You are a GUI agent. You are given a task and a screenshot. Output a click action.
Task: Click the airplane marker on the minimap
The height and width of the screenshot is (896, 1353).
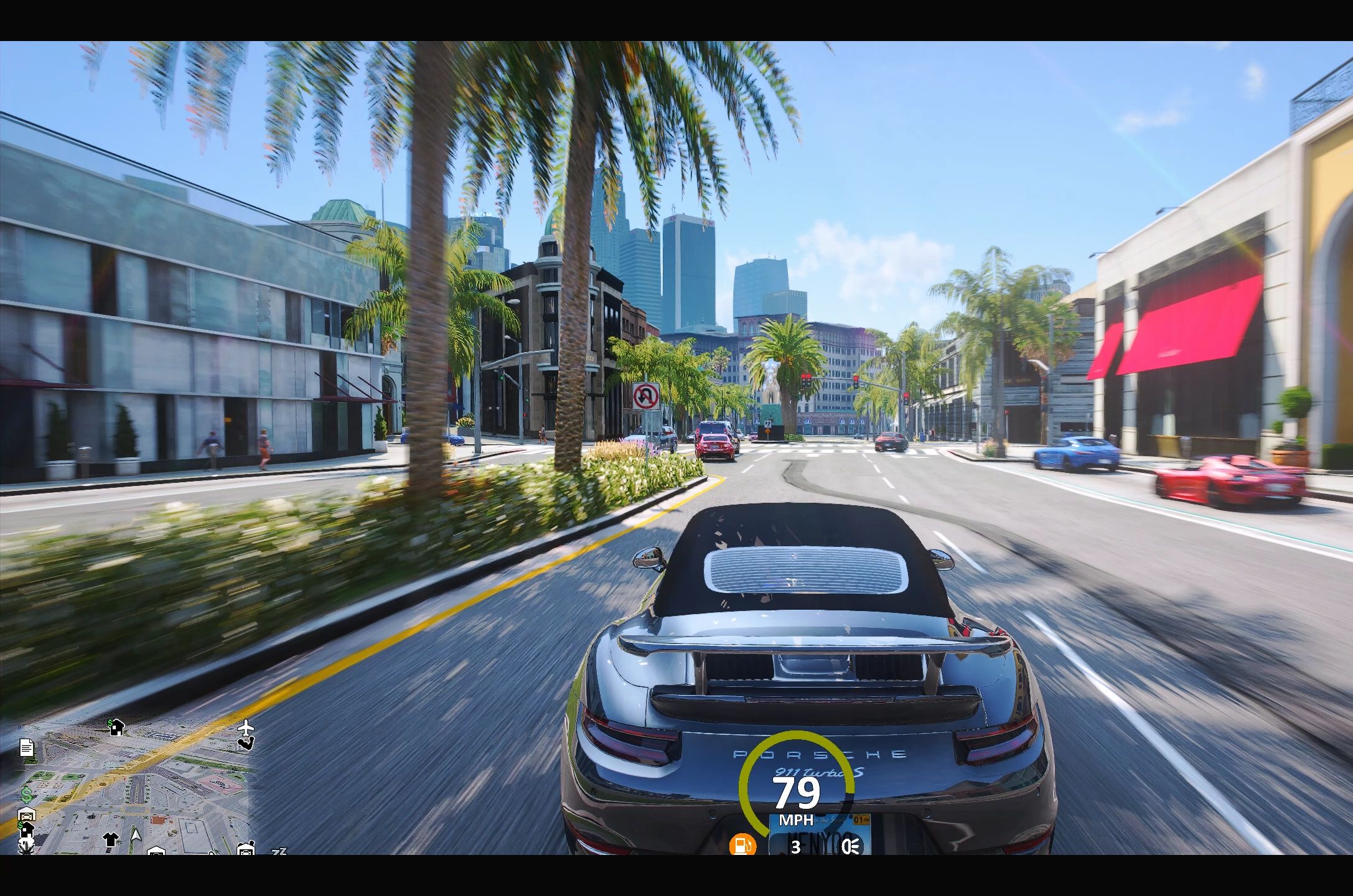point(247,727)
